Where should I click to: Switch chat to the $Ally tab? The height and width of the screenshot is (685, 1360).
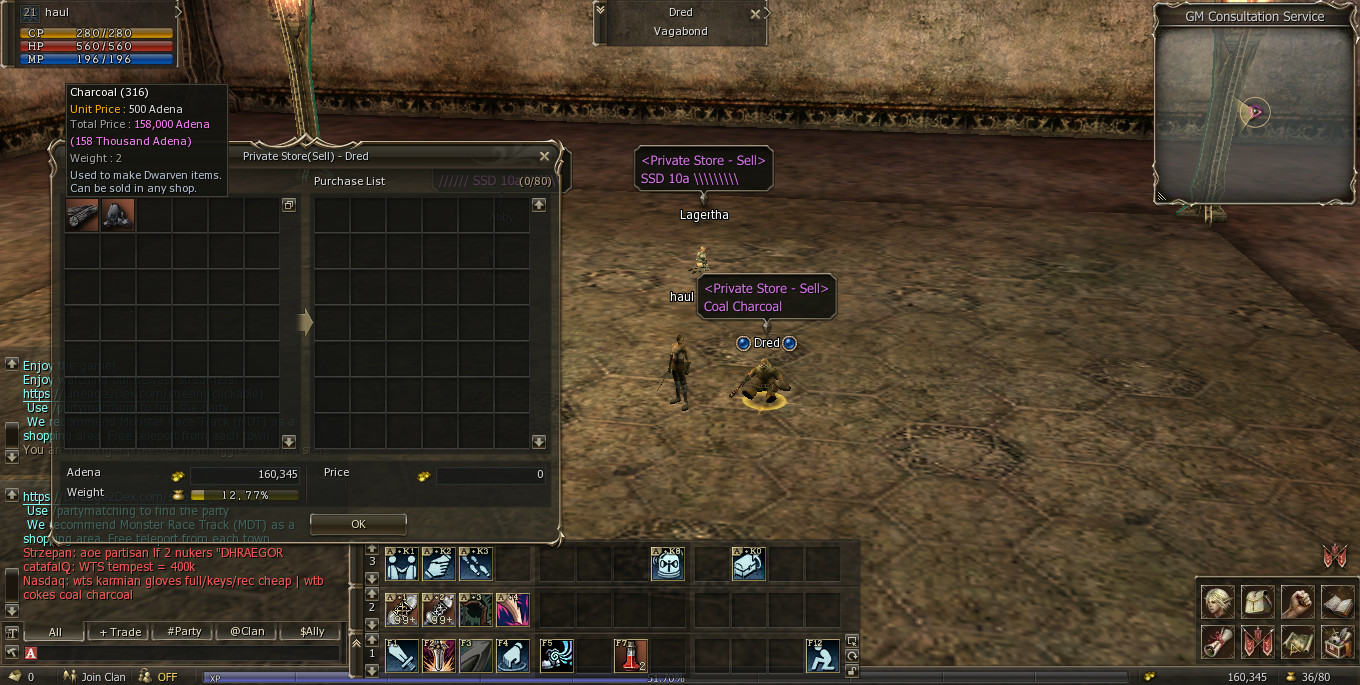tap(310, 632)
